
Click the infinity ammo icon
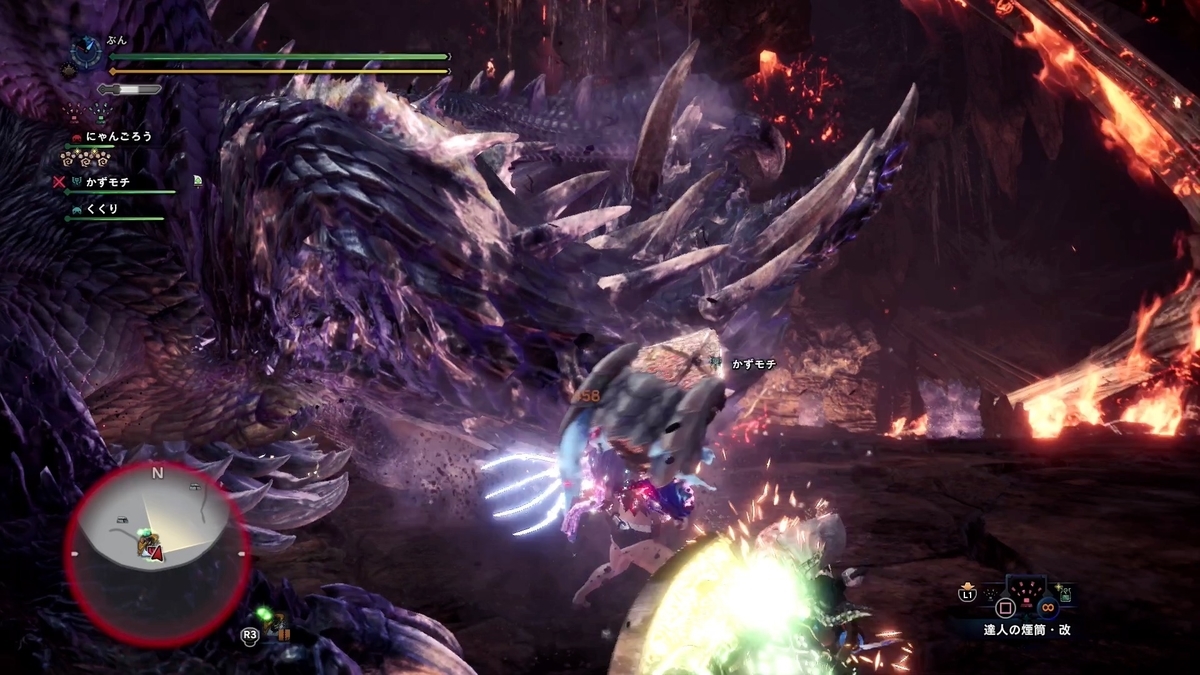pyautogui.click(x=1047, y=607)
